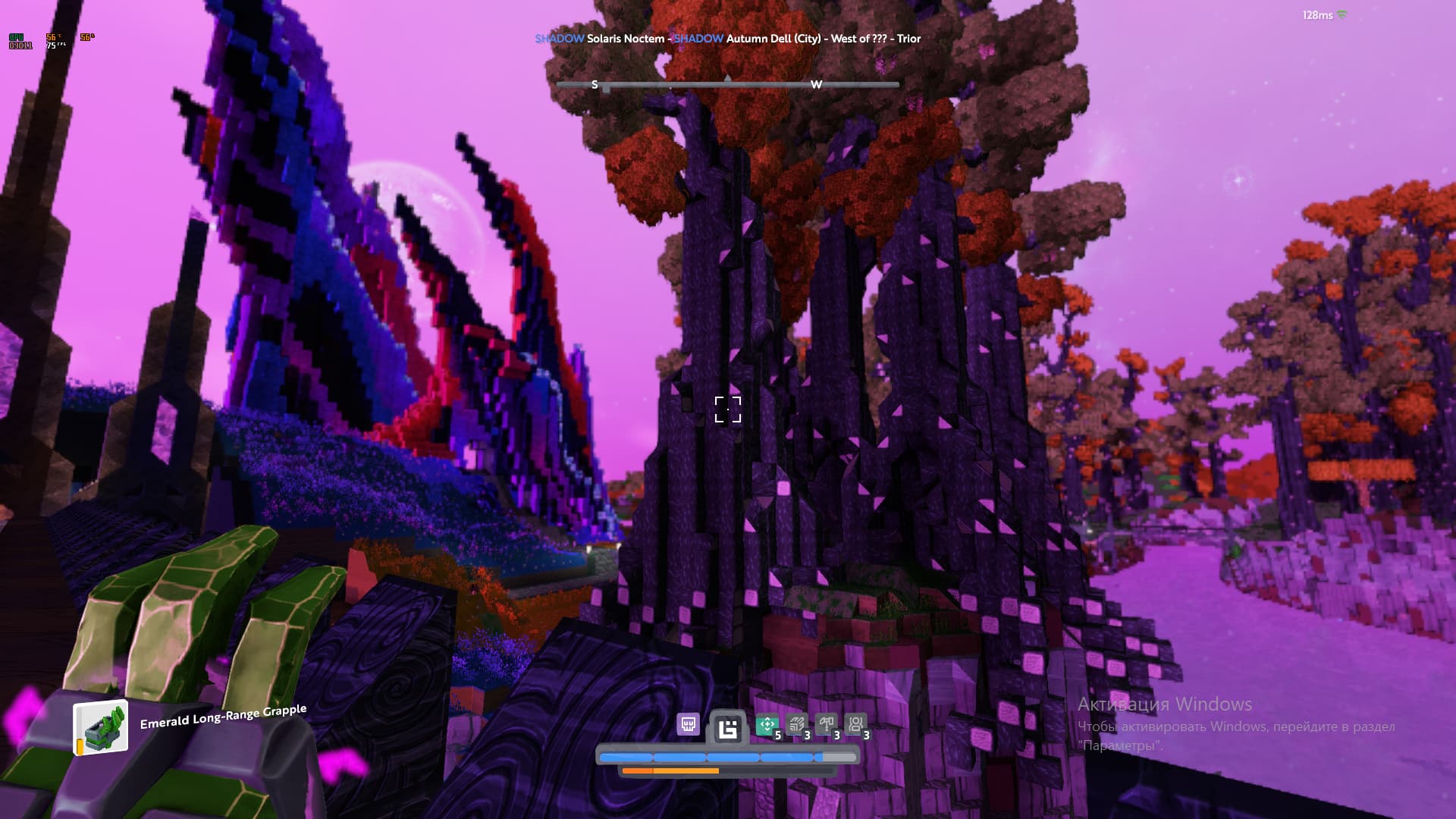The height and width of the screenshot is (819, 1456).
Task: Select the Emerald Long-Range Grapple item slot
Action: coord(100,728)
